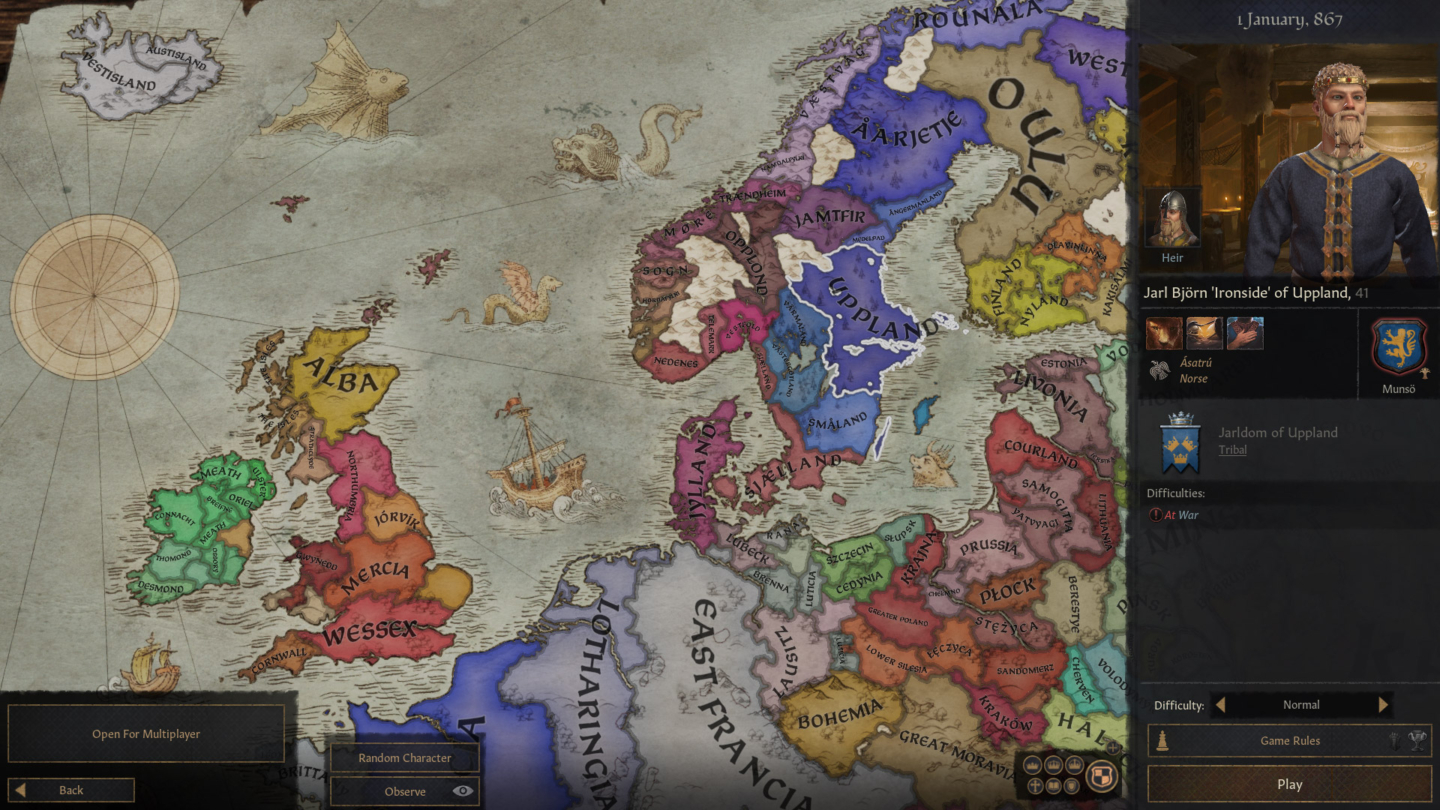Image resolution: width=1440 pixels, height=810 pixels.
Task: Select the realms map mode shield icon
Action: tap(1100, 775)
